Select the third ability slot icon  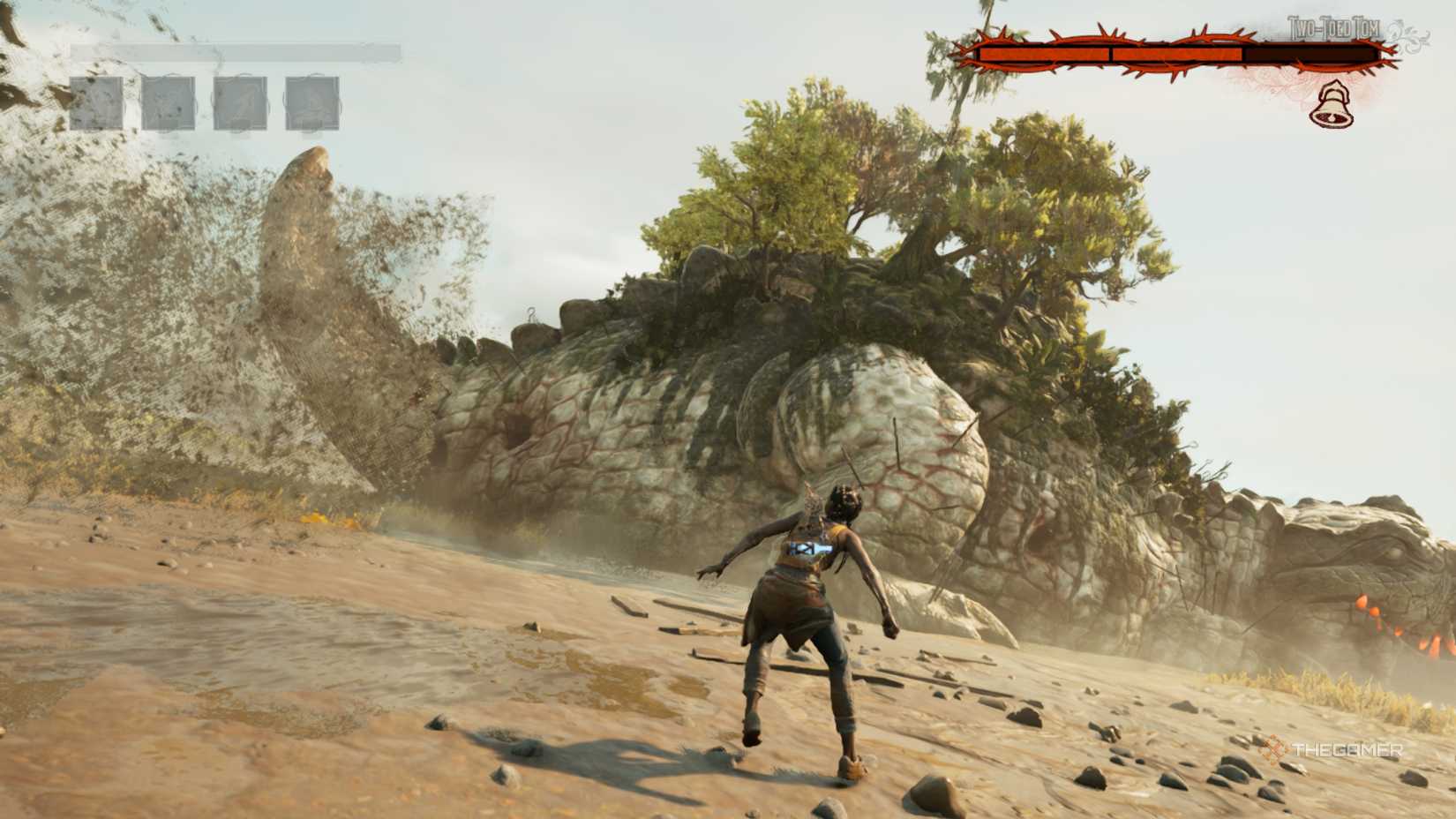(x=240, y=101)
